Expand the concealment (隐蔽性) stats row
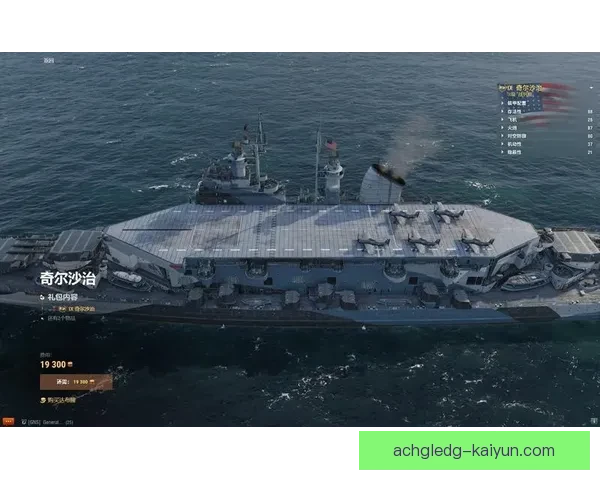 point(518,152)
